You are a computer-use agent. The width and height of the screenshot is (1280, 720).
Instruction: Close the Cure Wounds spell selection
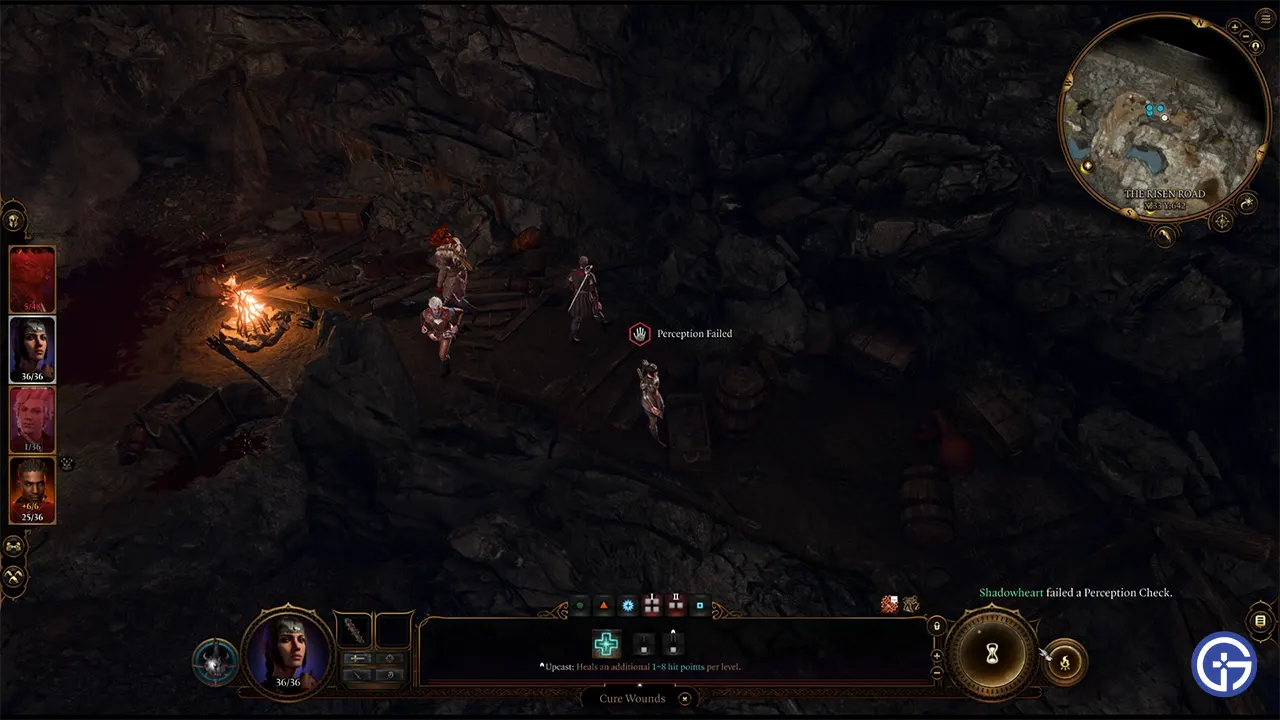685,699
